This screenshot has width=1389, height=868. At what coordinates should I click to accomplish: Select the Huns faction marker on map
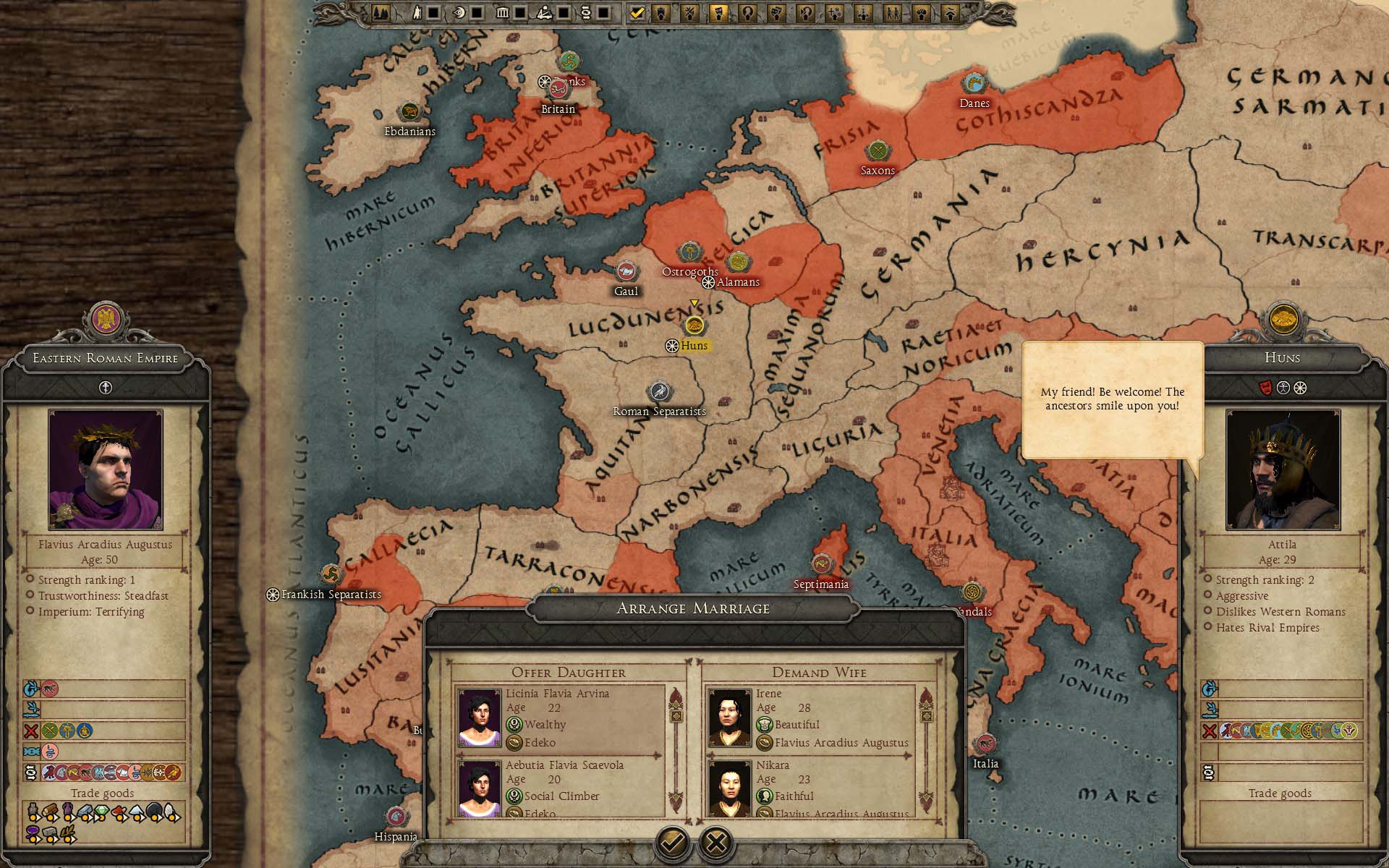coord(694,325)
